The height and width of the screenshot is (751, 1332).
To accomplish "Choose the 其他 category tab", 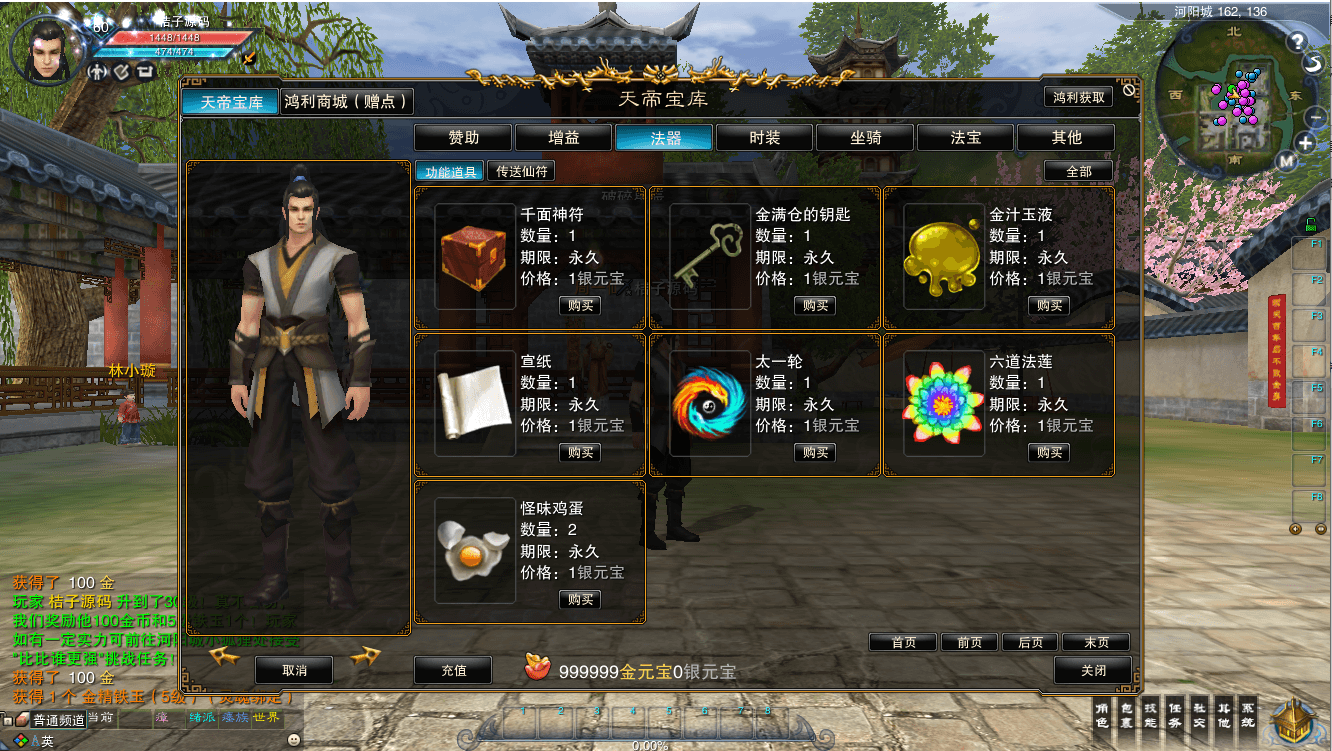I will 1066,138.
